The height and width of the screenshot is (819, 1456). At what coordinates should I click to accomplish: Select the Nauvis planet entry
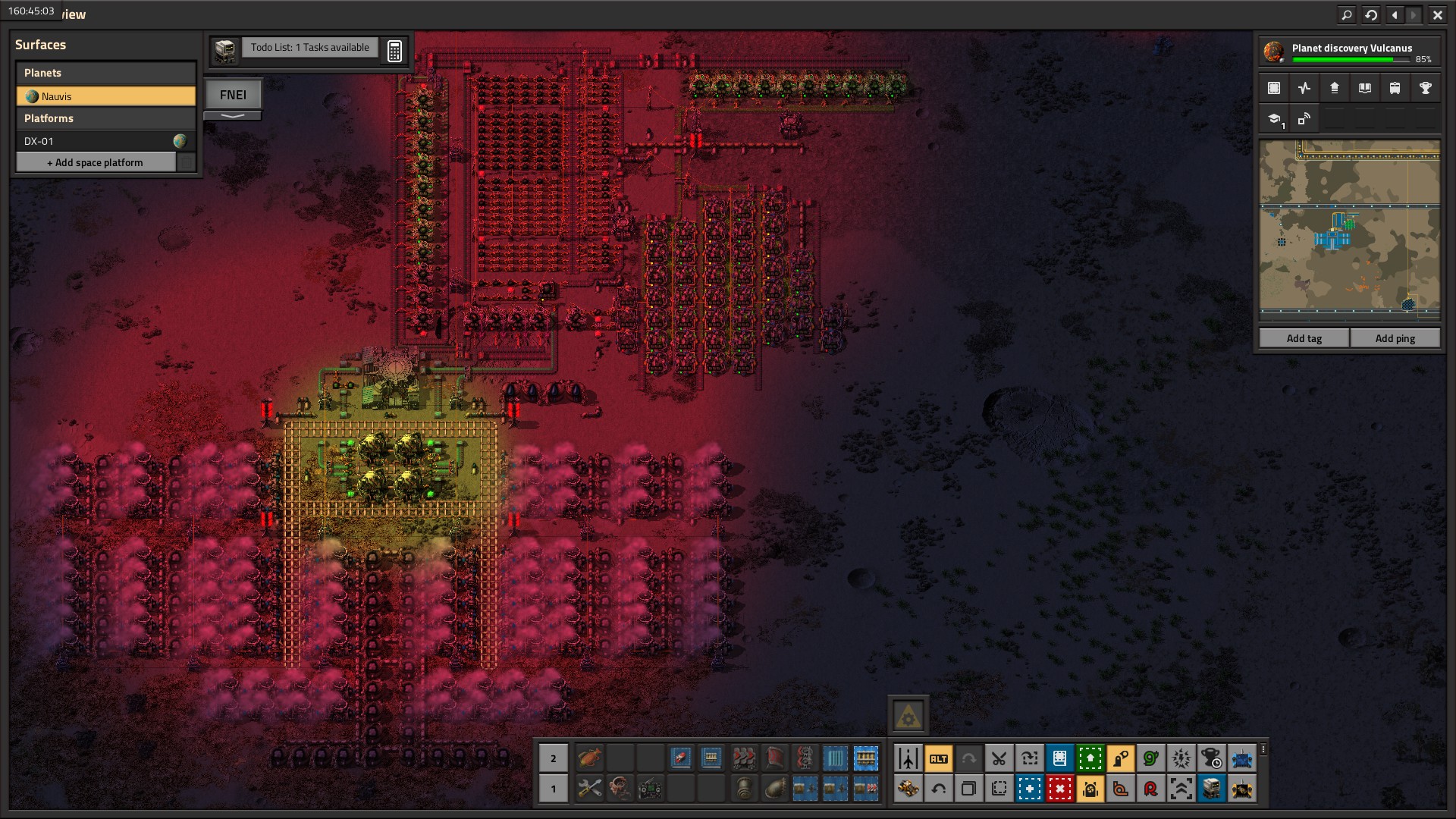coord(105,96)
